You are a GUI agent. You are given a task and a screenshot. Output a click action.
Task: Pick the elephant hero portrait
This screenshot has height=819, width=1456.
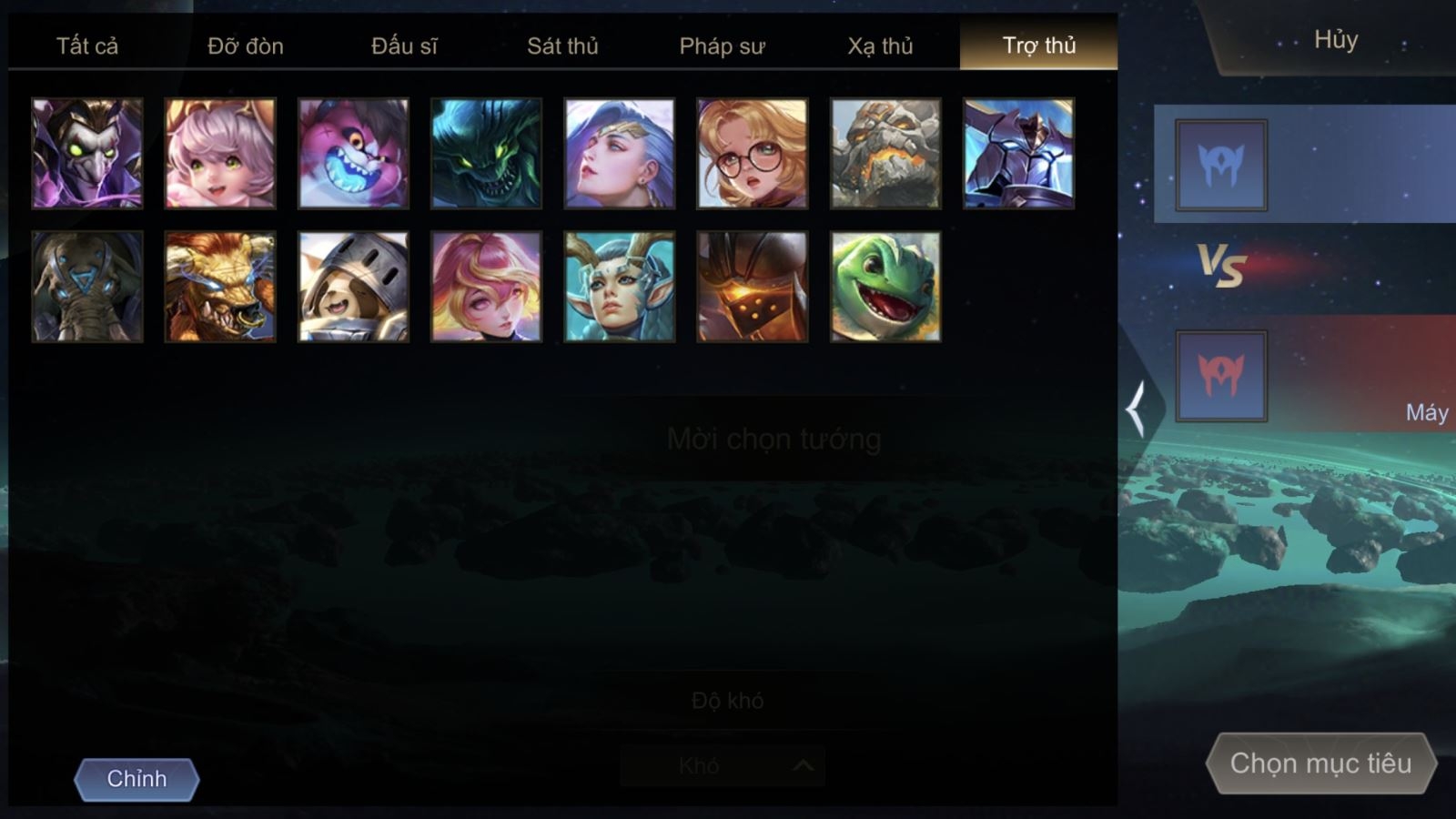coord(87,287)
